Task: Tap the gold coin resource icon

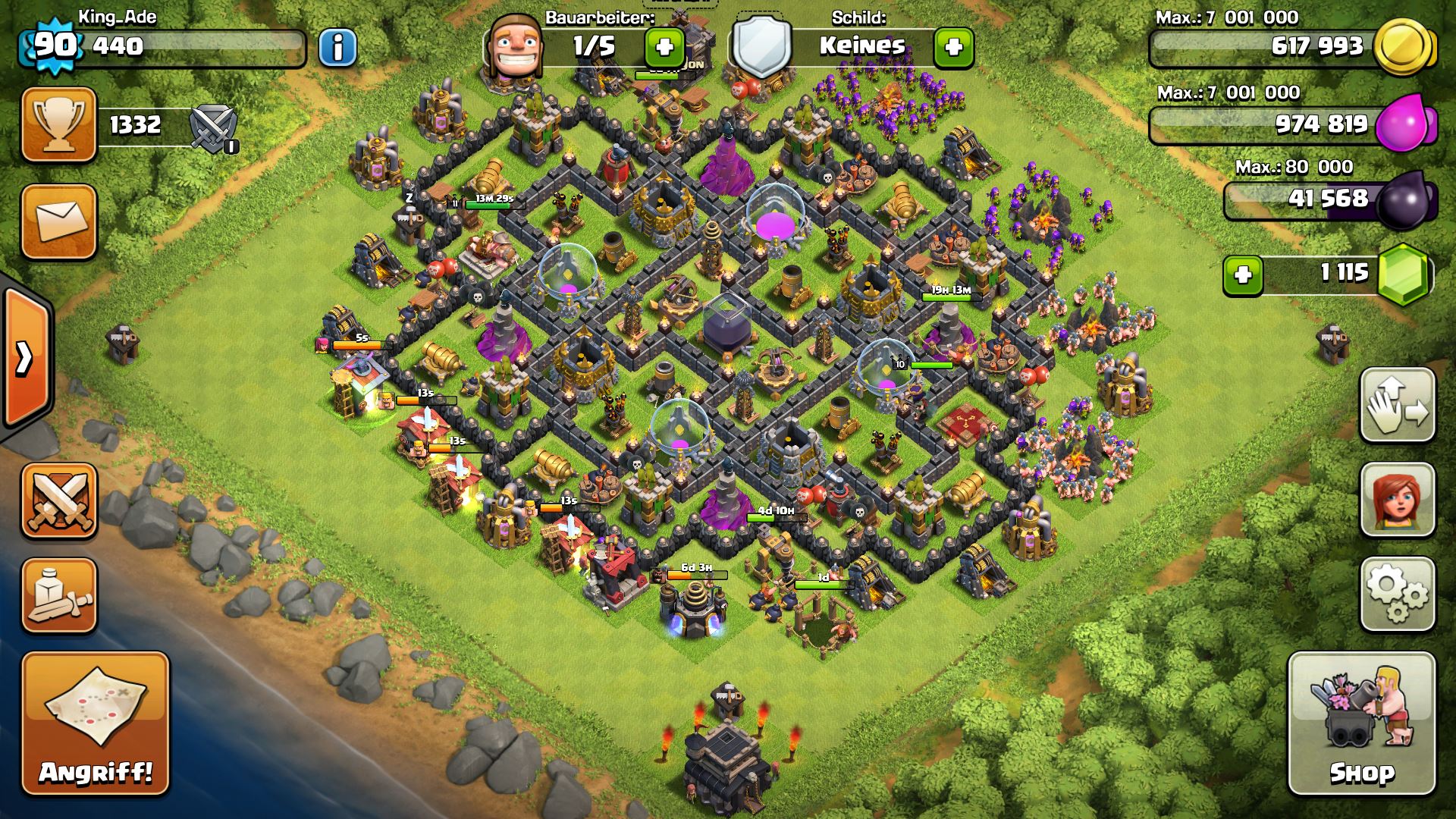Action: [1404, 47]
